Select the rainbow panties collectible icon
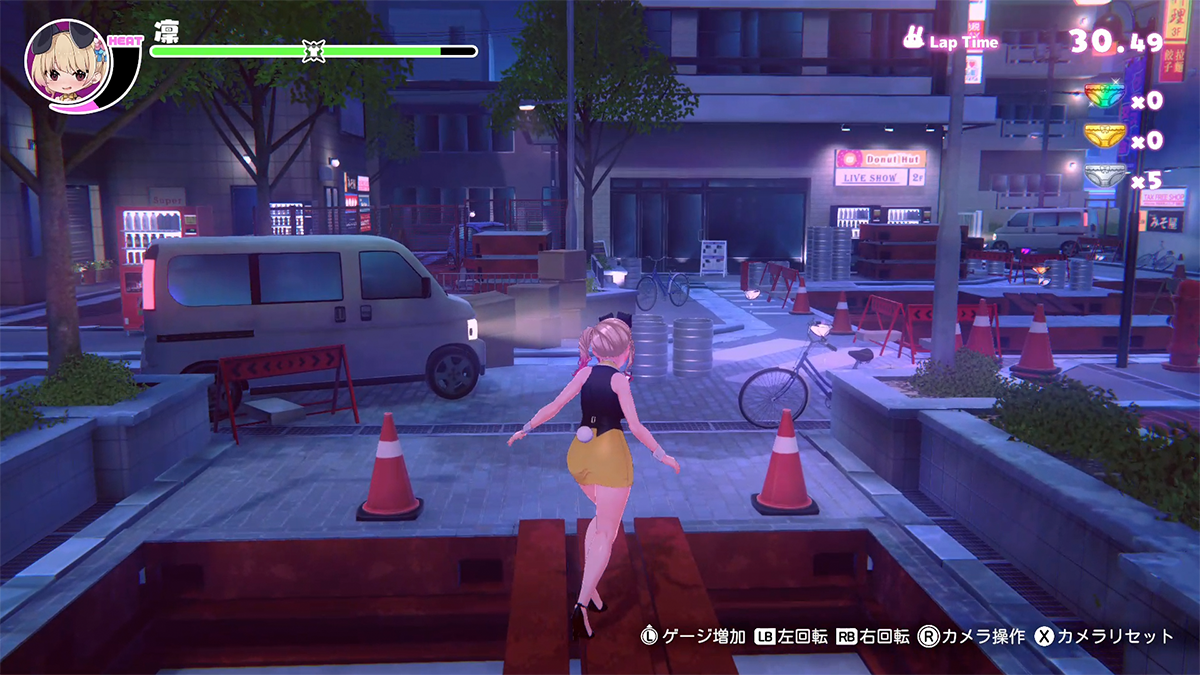Viewport: 1200px width, 675px height. [1105, 96]
